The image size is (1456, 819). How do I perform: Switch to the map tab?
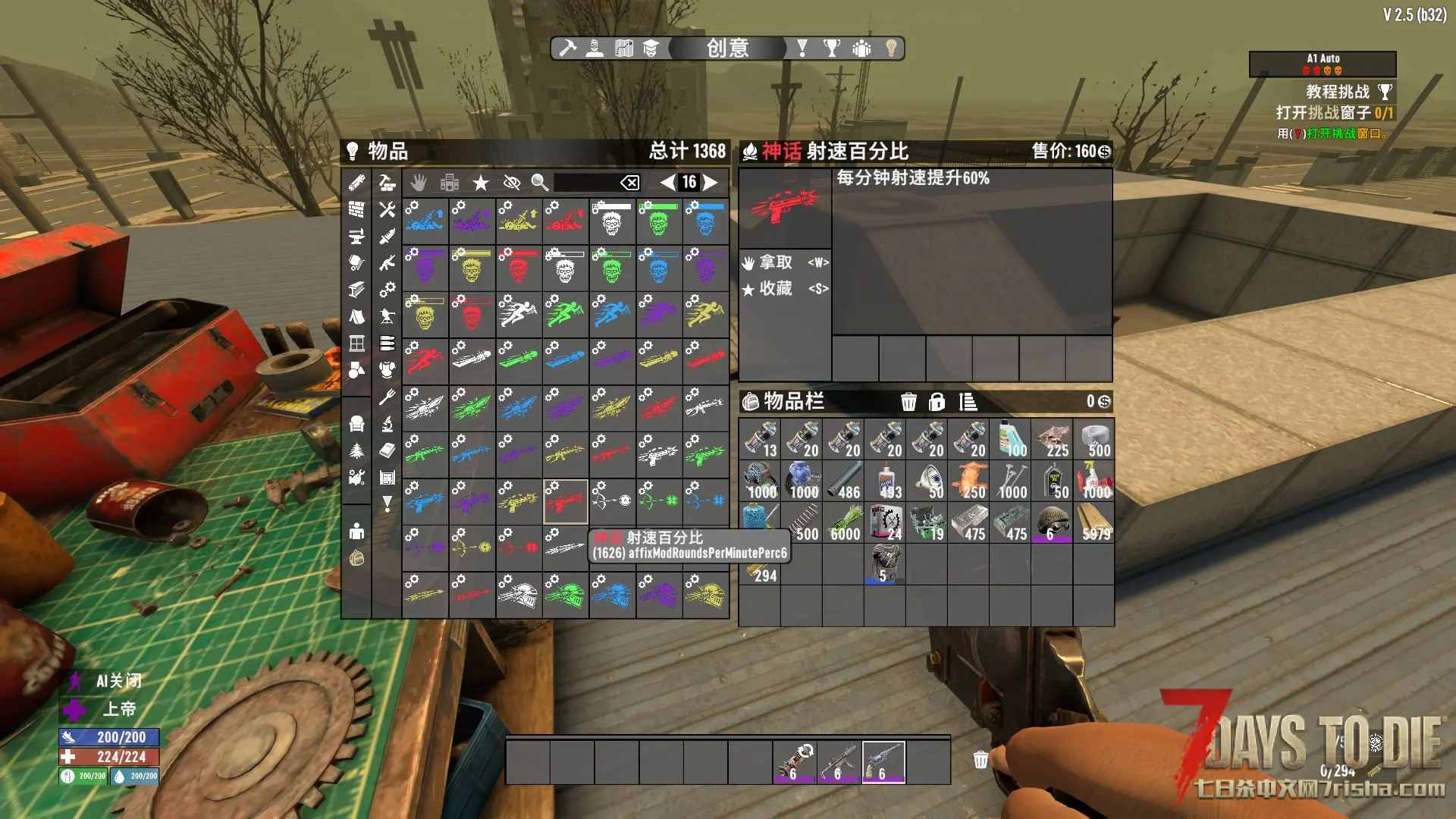[x=623, y=49]
